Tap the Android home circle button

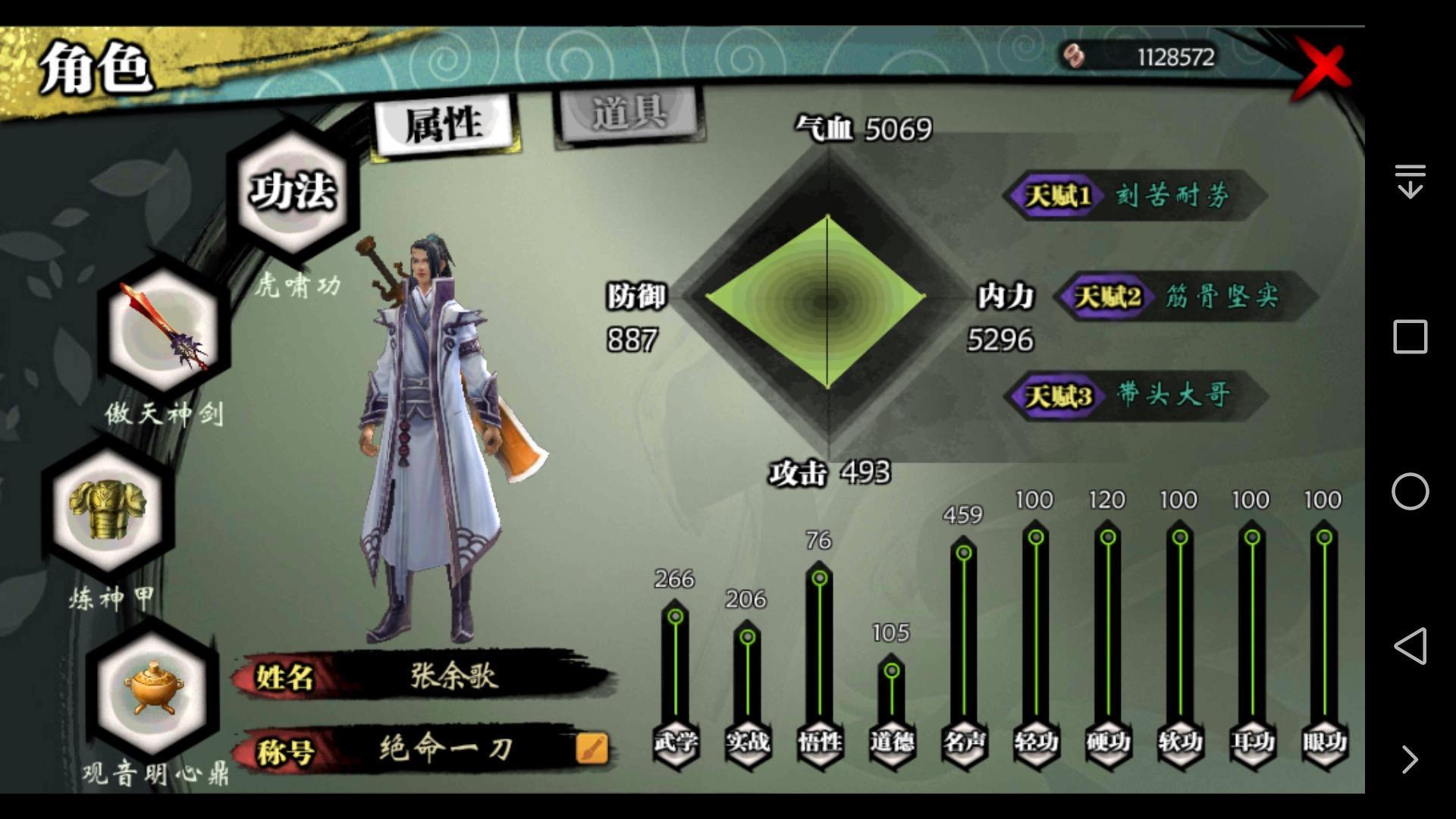click(1410, 491)
